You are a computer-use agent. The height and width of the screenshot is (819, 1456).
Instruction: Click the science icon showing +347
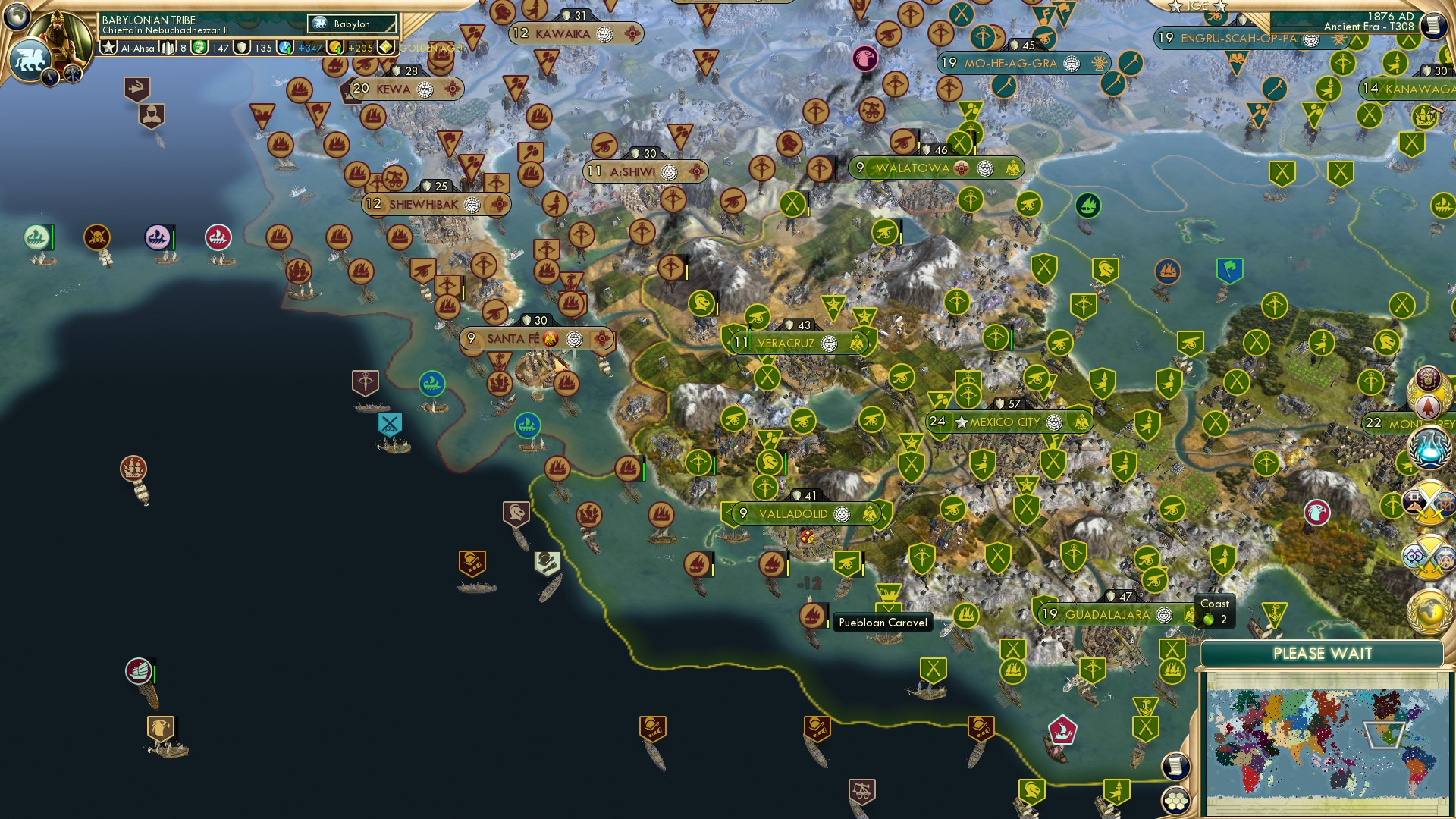[287, 48]
